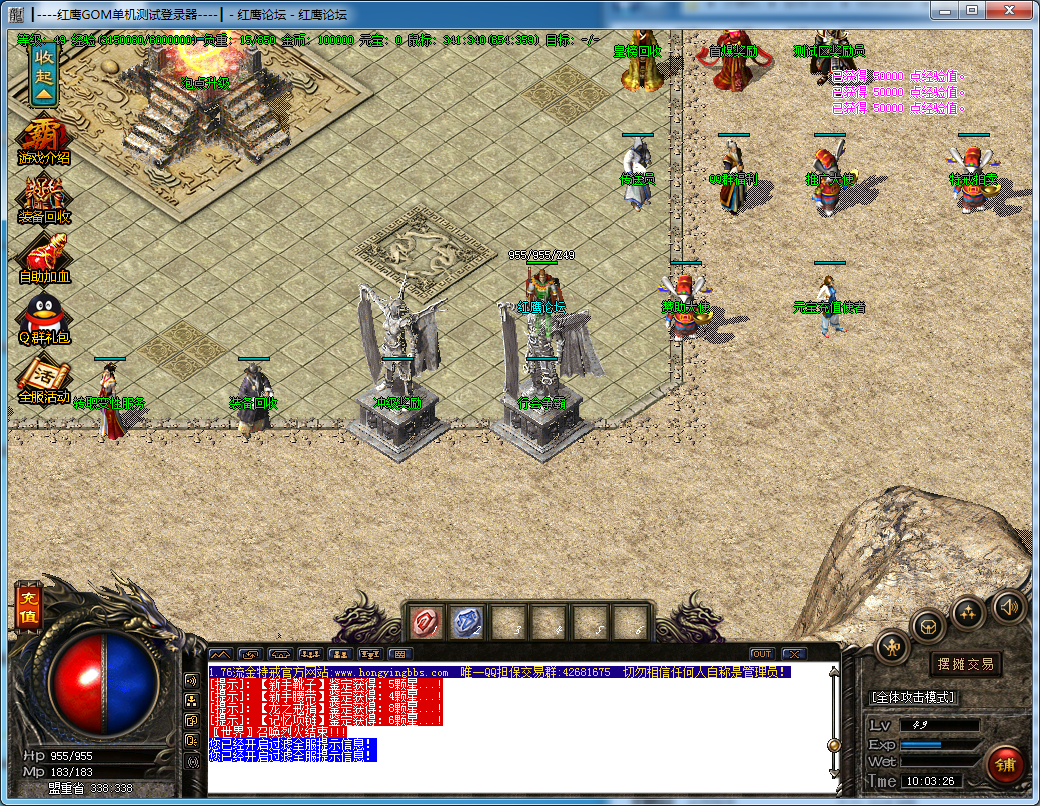Open the 游戏介绍 game introduction icon
This screenshot has width=1040, height=806.
(x=44, y=141)
